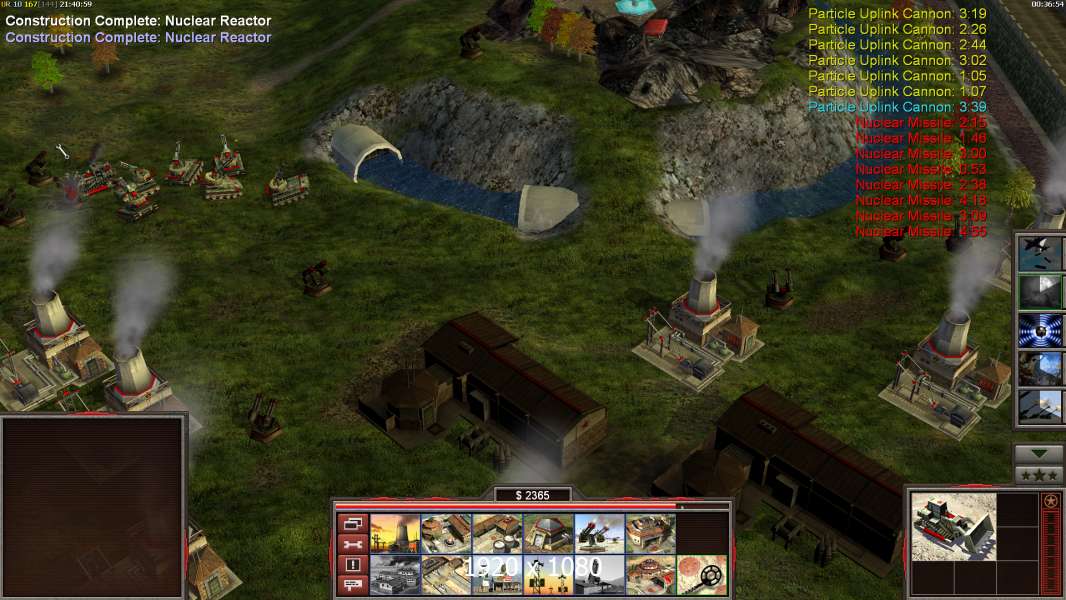Click the wrench button on command bar

tap(352, 544)
